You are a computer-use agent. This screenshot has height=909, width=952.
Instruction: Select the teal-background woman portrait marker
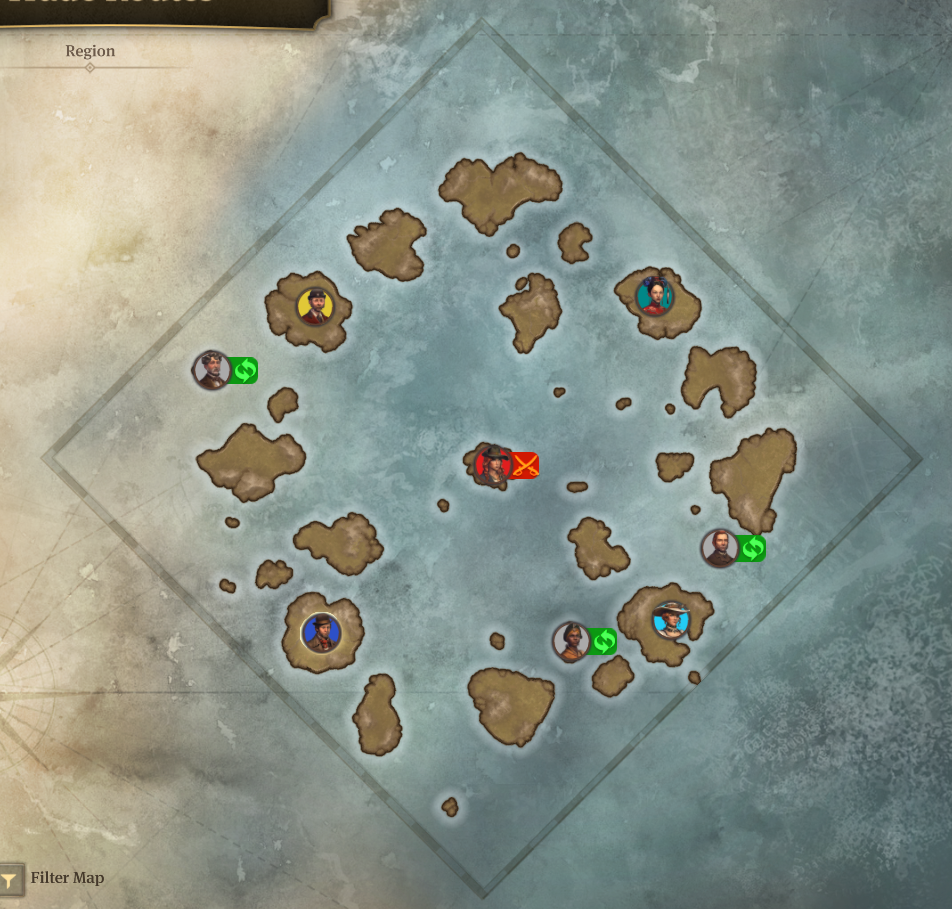pyautogui.click(x=654, y=296)
